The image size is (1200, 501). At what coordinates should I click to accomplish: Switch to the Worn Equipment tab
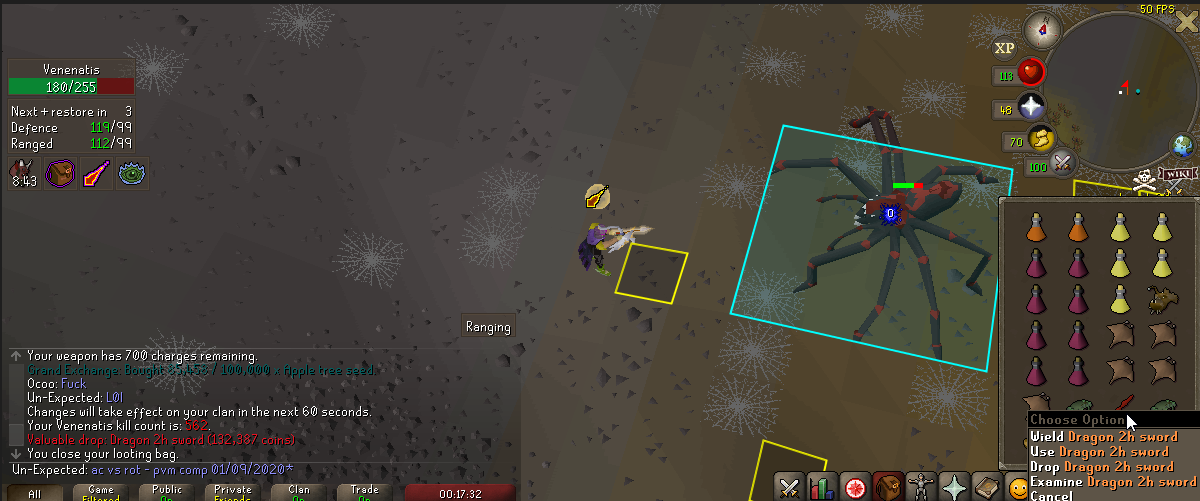(921, 488)
